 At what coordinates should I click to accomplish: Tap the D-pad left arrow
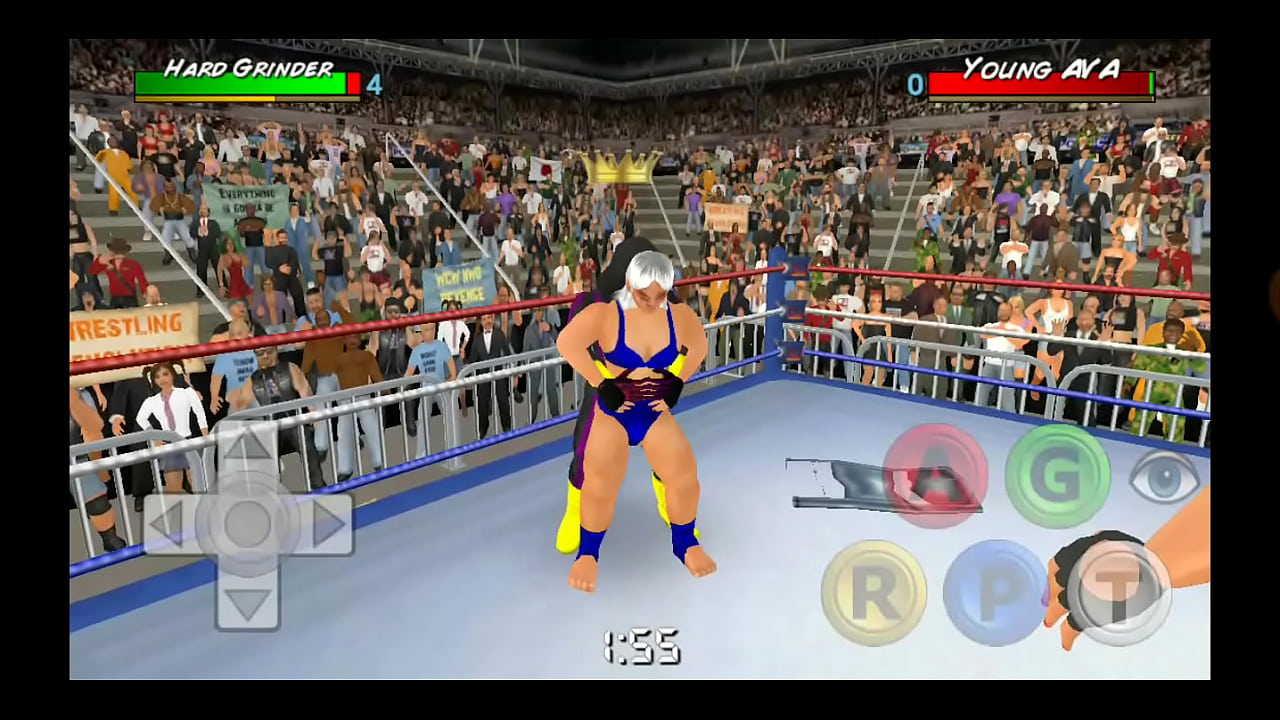pos(168,524)
